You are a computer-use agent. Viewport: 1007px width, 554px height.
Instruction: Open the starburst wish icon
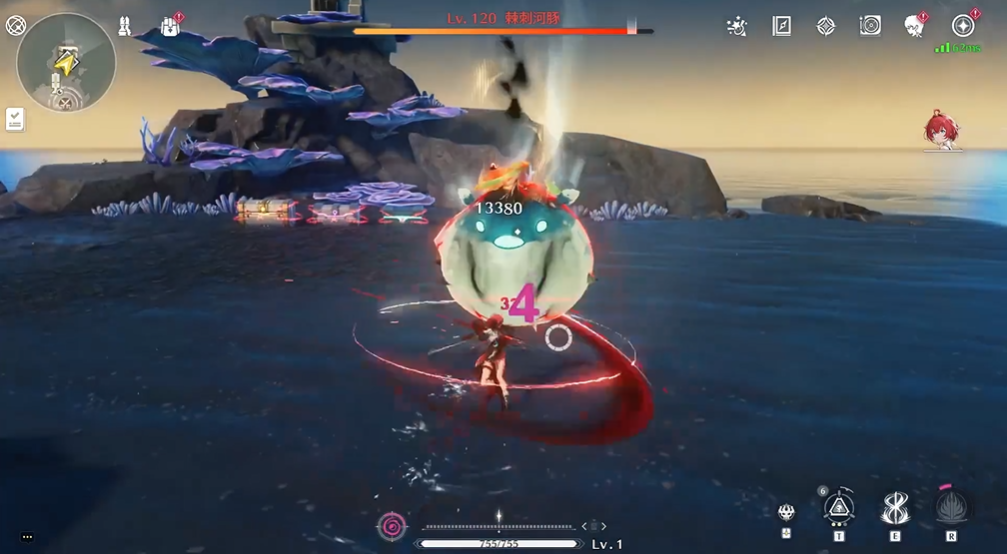(737, 26)
